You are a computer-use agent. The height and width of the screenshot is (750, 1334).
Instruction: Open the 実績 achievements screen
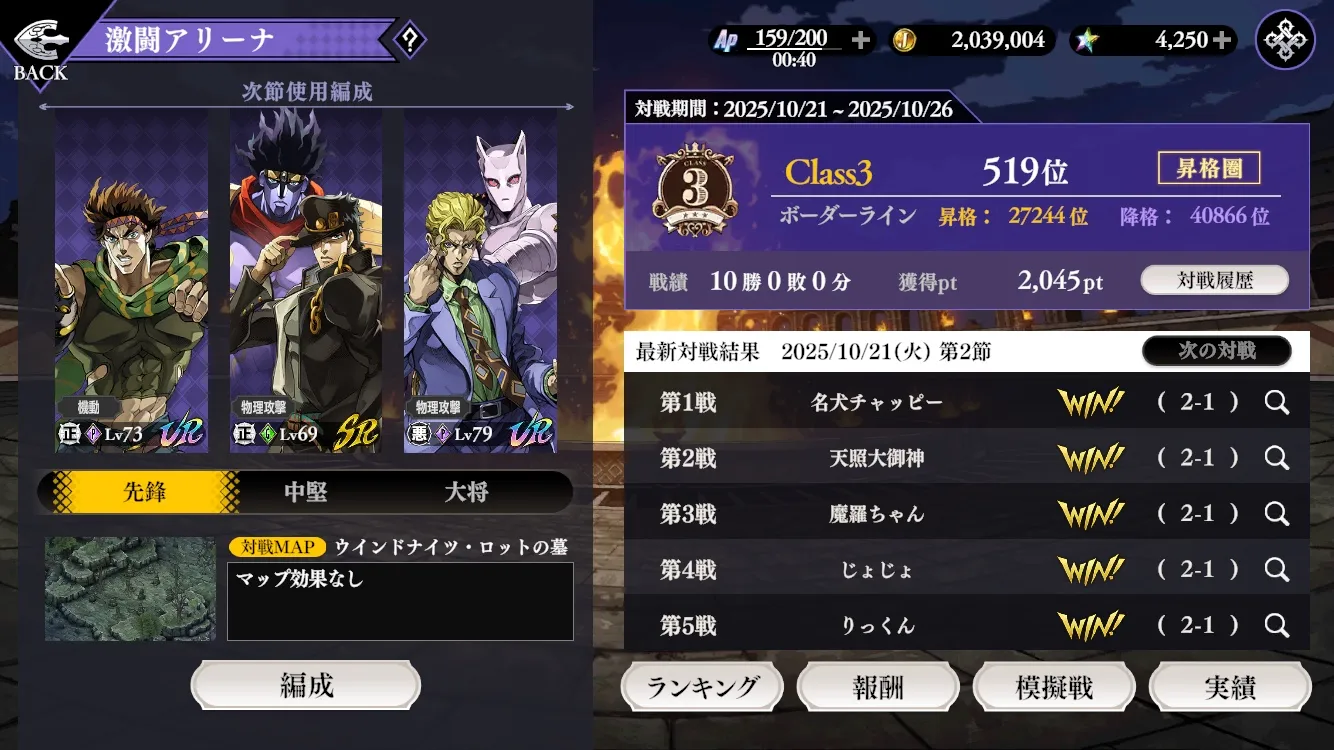[1230, 688]
